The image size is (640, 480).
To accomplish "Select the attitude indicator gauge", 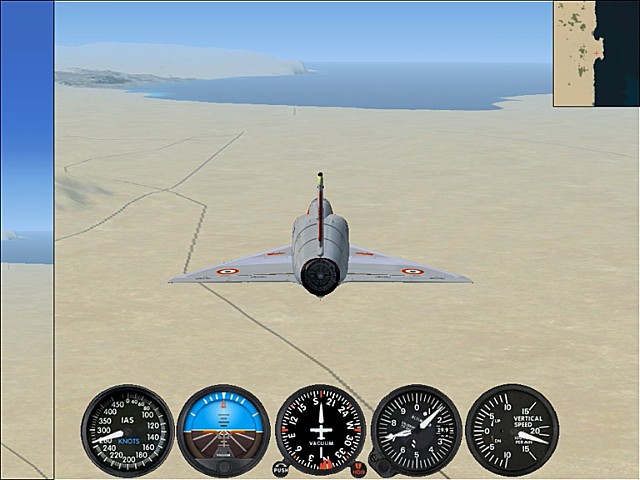I will (223, 430).
